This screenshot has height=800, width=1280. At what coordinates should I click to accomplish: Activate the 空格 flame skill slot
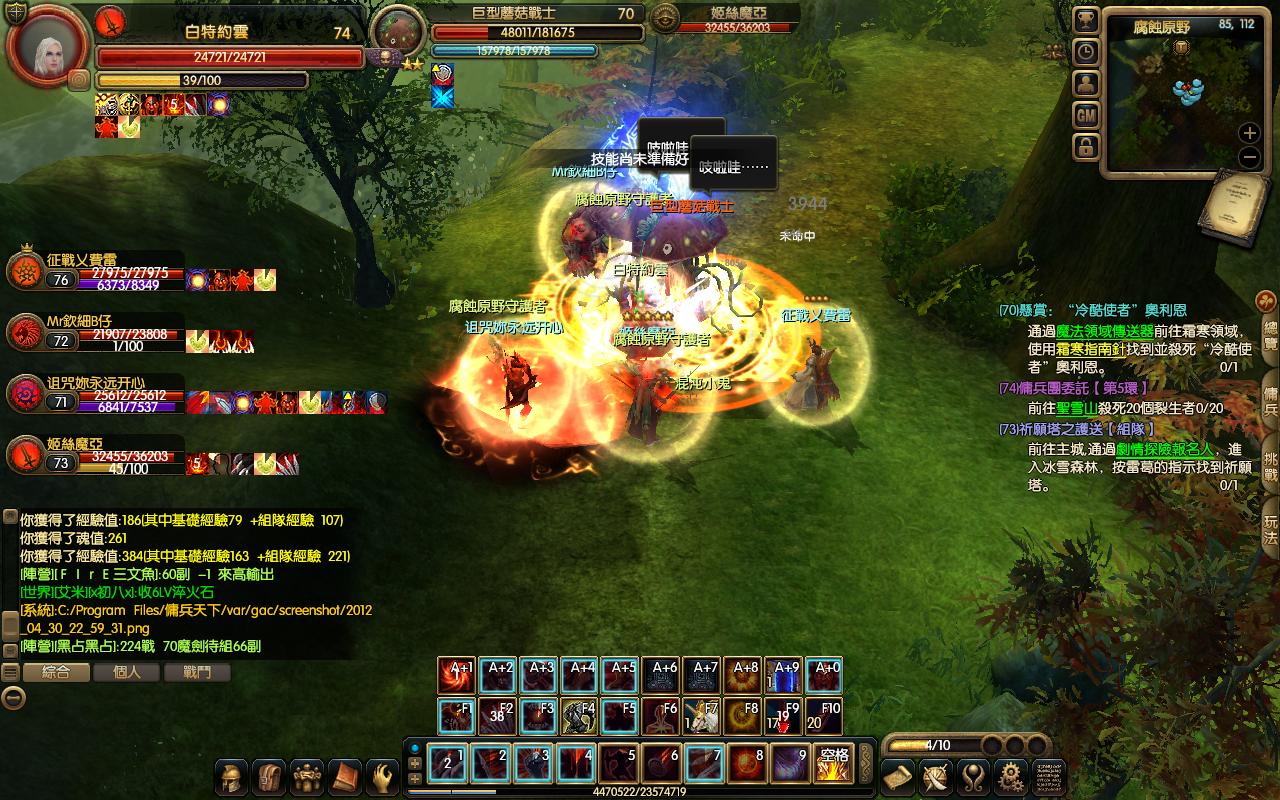tap(834, 764)
